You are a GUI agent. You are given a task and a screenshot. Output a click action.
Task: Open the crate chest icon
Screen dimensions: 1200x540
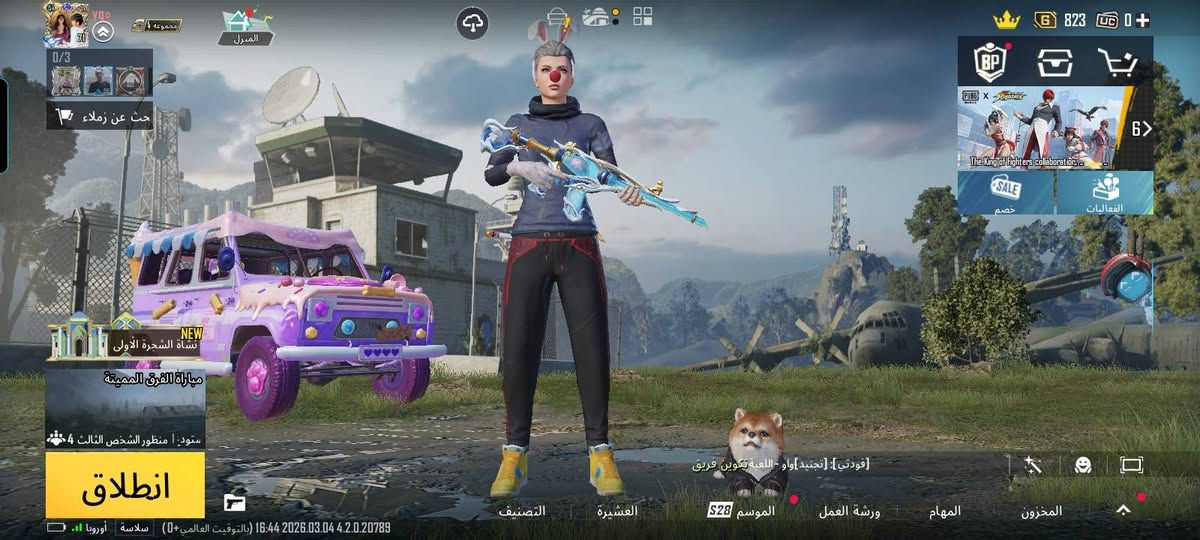(x=1055, y=63)
